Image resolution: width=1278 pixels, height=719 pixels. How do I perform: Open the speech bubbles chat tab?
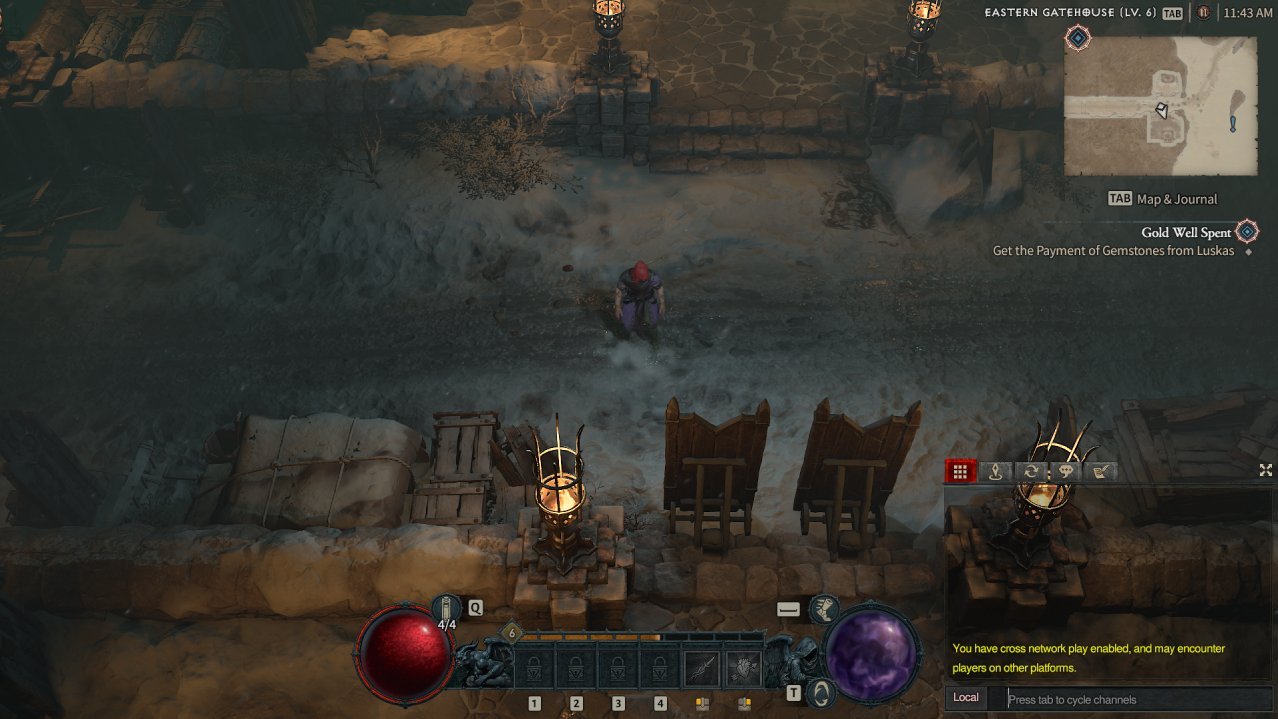[x=1065, y=472]
